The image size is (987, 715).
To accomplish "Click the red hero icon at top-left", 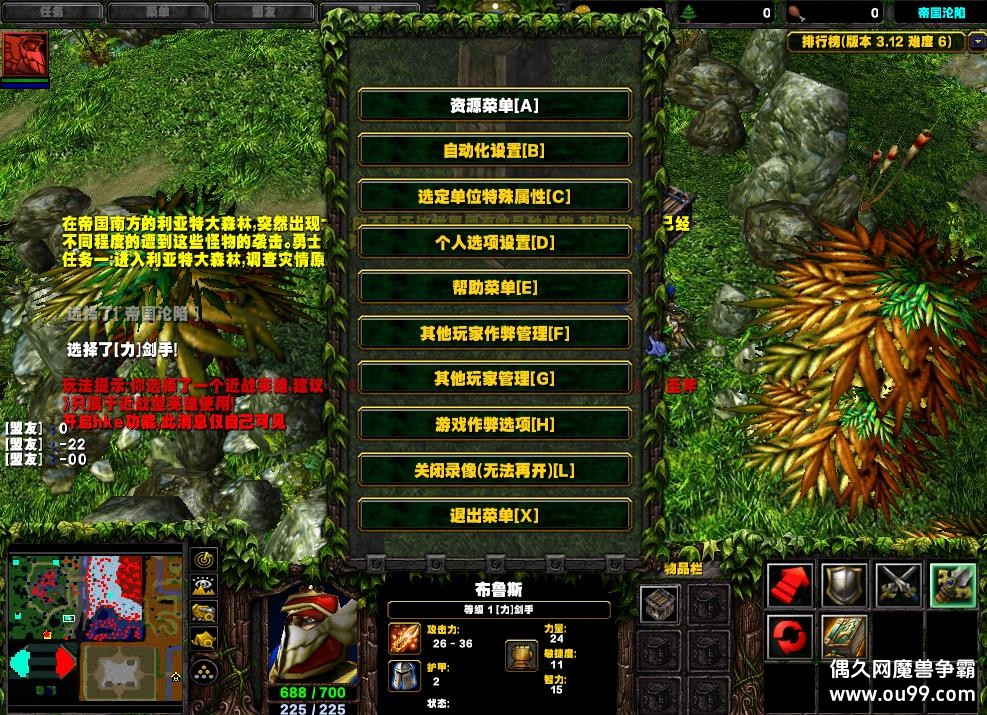I will 25,57.
